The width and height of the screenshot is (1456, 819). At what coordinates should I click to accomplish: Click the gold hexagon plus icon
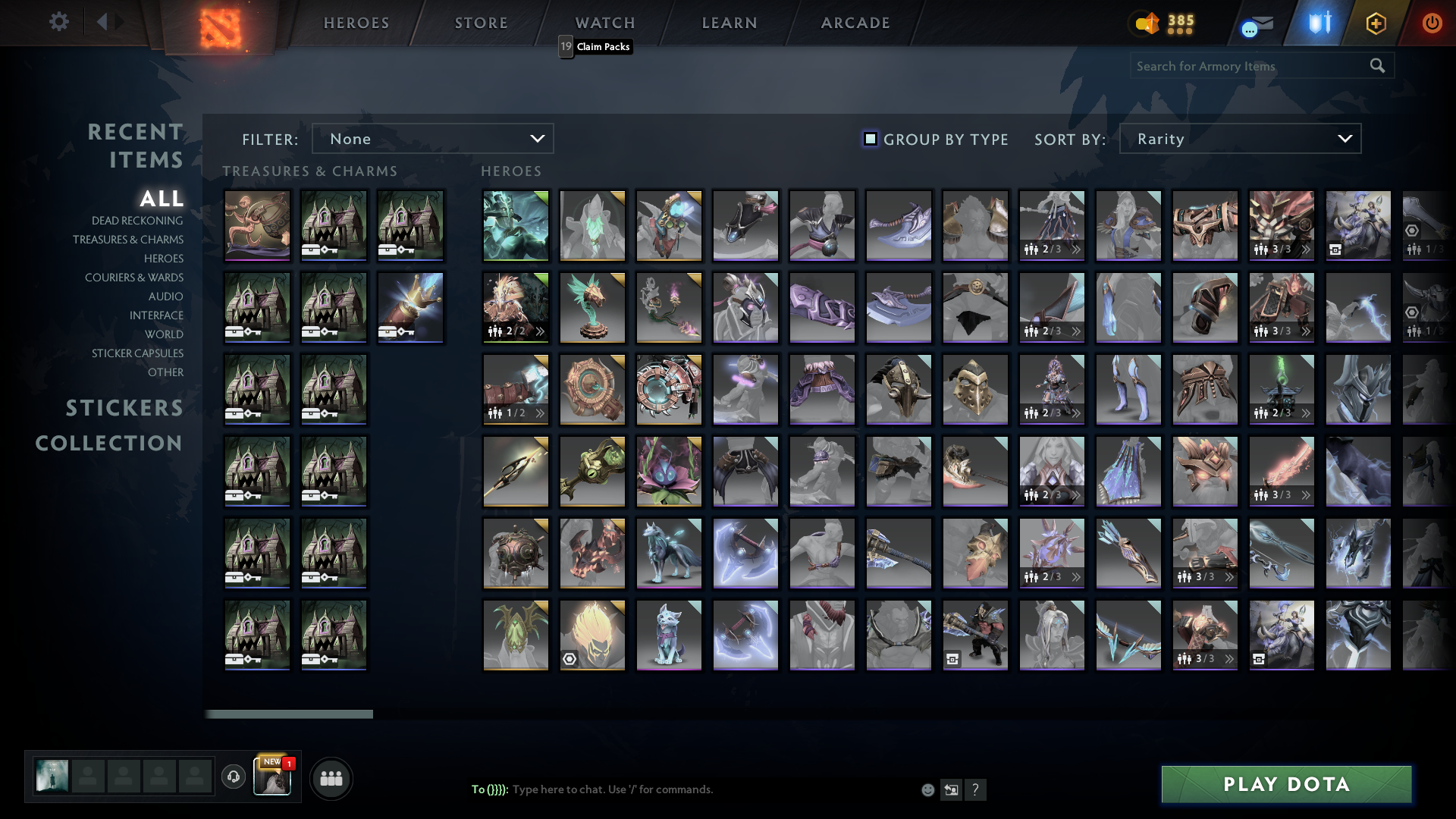click(x=1376, y=23)
